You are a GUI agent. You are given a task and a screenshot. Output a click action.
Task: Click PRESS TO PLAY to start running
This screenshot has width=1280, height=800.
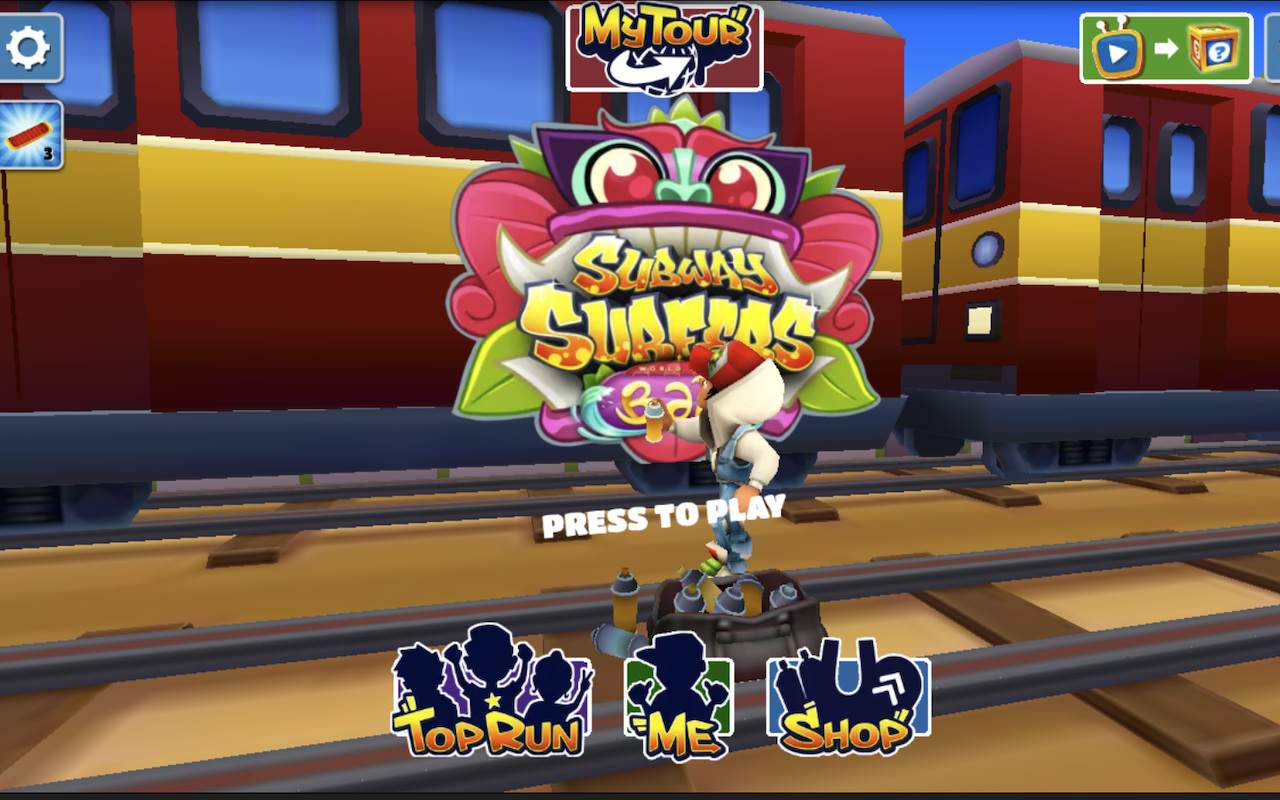coord(666,518)
